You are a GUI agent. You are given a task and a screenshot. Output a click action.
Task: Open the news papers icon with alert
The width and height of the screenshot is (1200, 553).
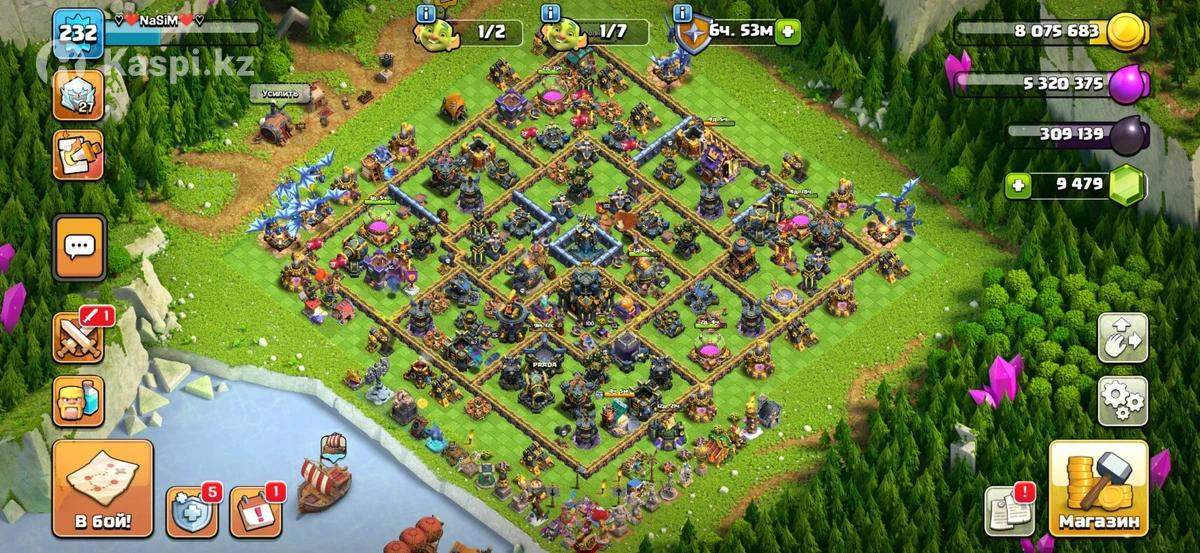pos(1008,511)
